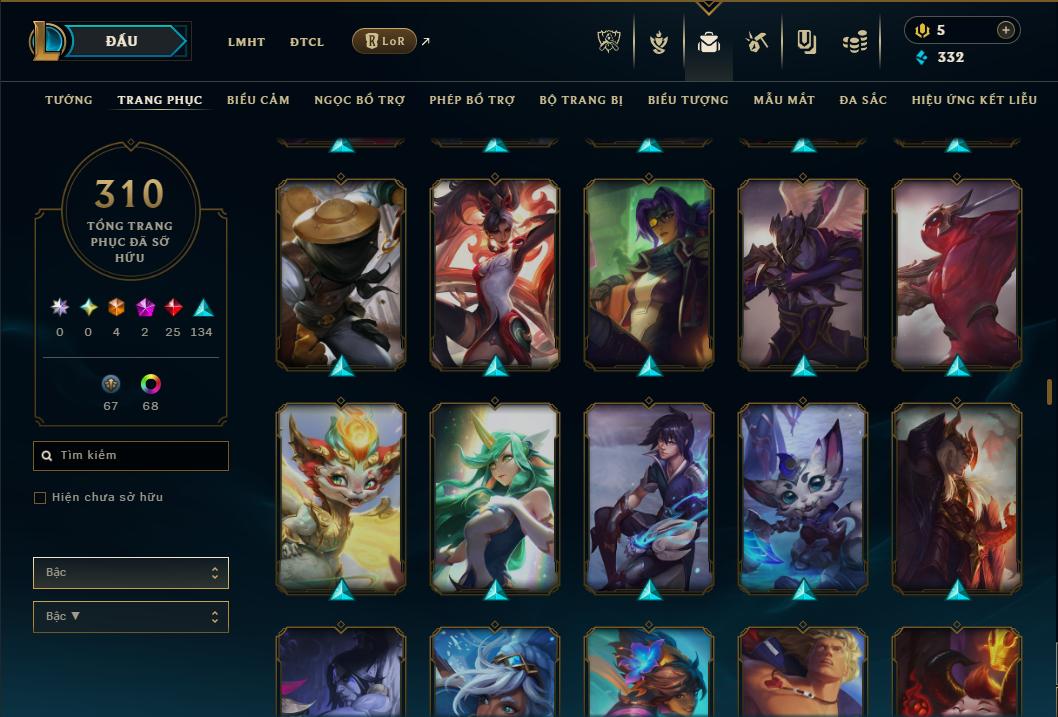Toggle the Hiện chưa sở hữu checkbox

(x=40, y=498)
